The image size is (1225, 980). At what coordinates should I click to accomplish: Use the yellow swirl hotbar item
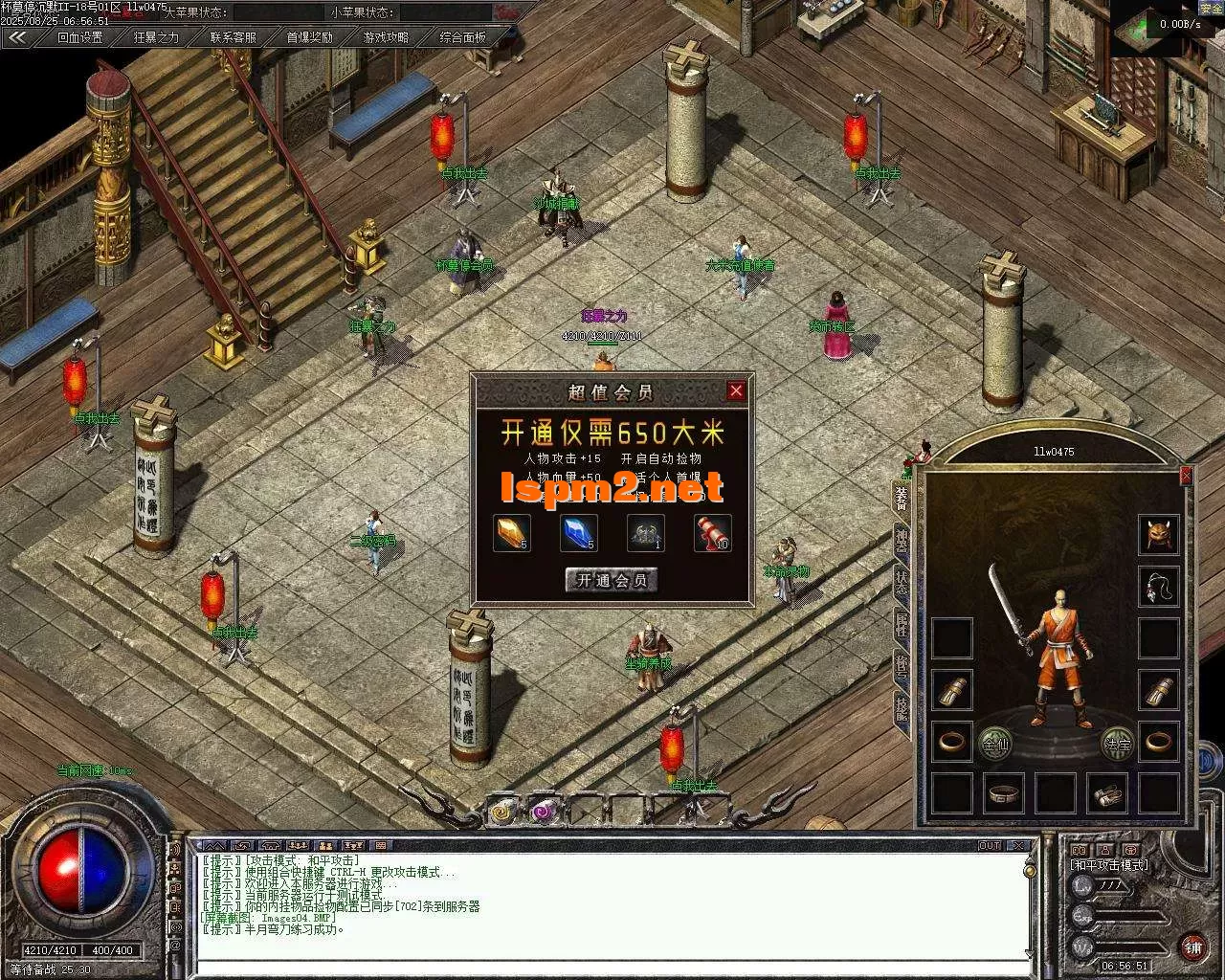502,811
